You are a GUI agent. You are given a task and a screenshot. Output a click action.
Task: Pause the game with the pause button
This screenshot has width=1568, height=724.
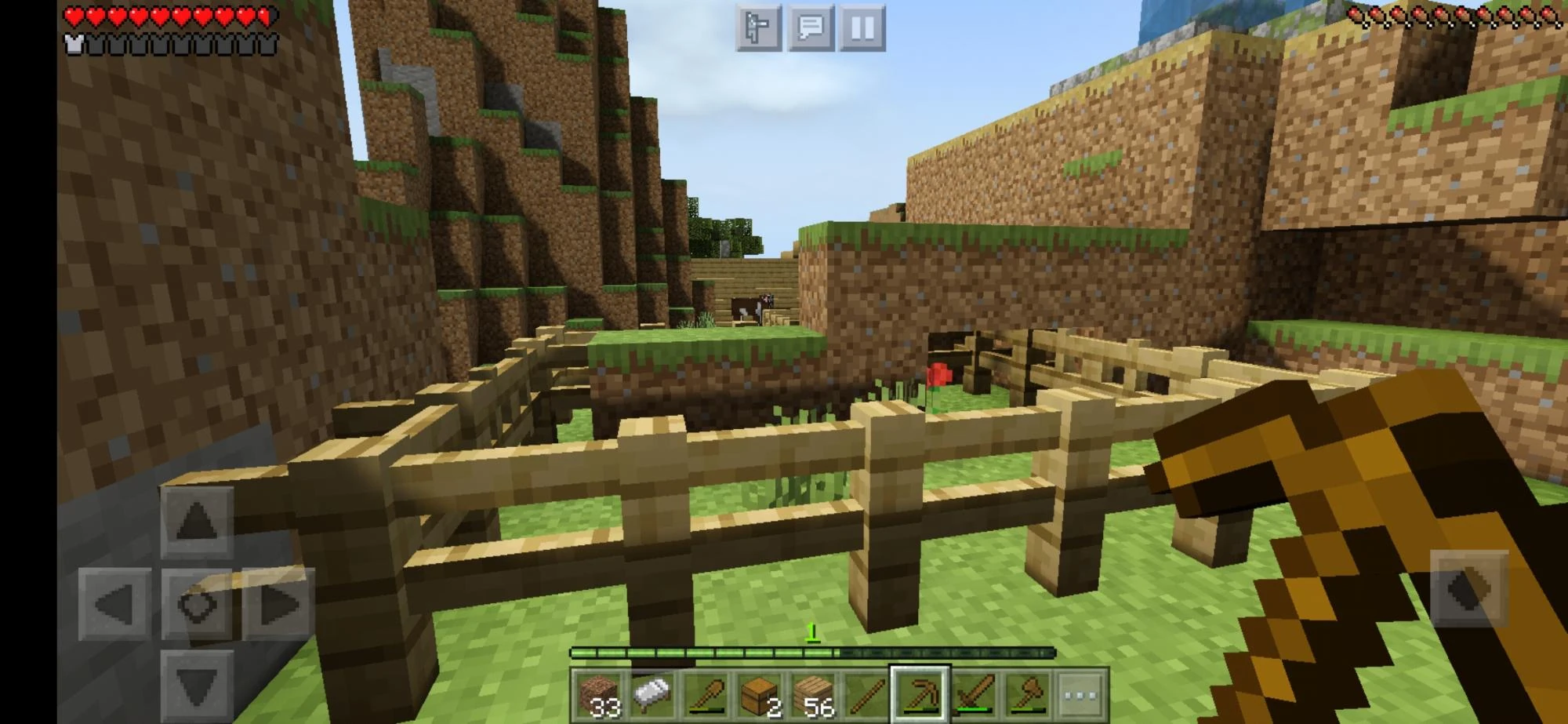[862, 27]
